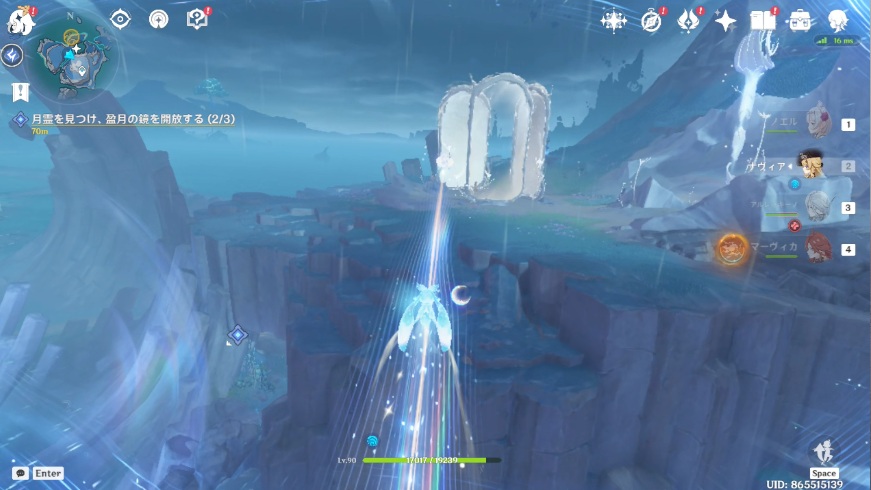
Task: Switch to party member ノエル
Action: pyautogui.click(x=819, y=123)
